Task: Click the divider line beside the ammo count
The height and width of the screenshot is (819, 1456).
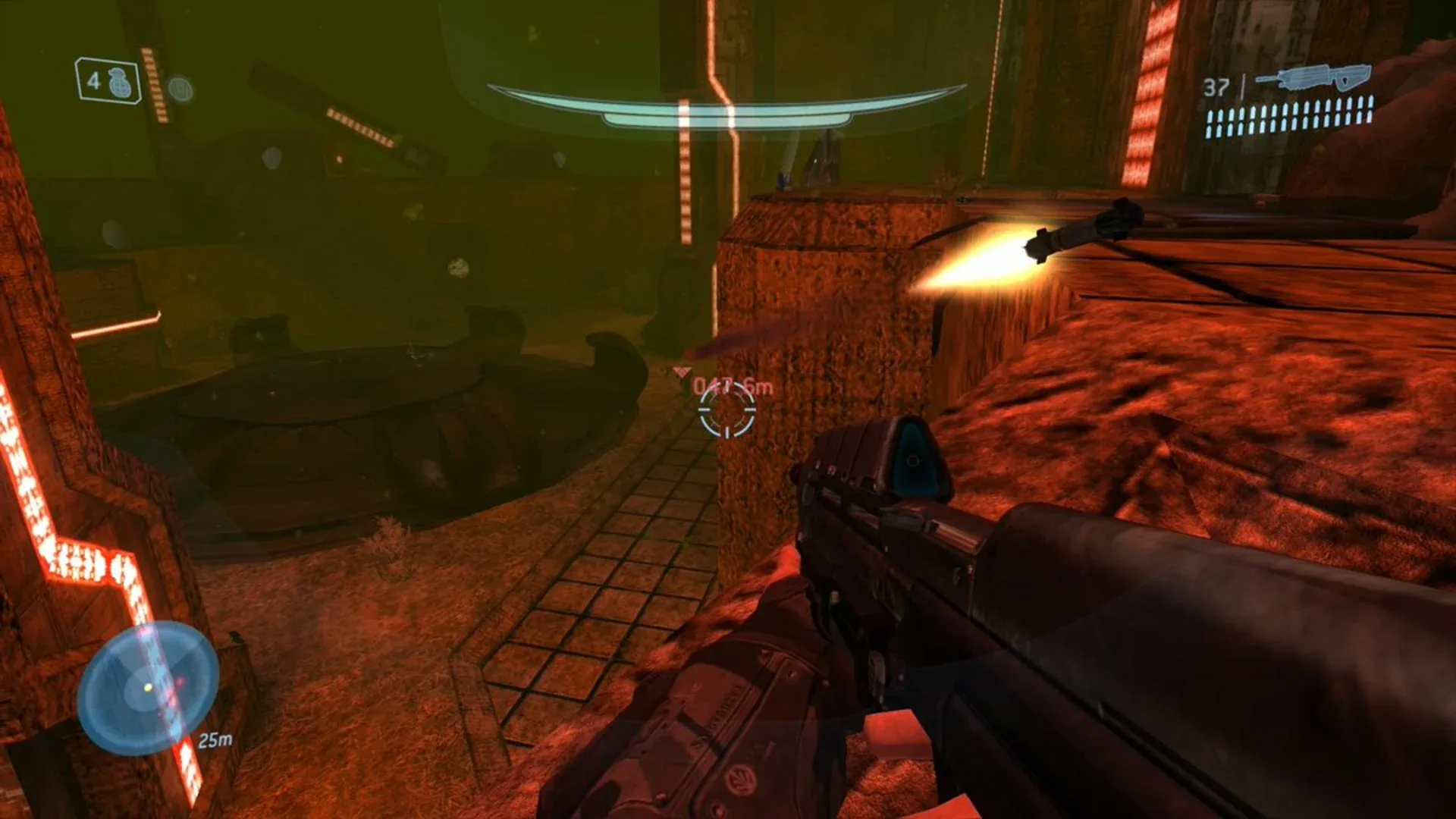Action: pos(1243,85)
